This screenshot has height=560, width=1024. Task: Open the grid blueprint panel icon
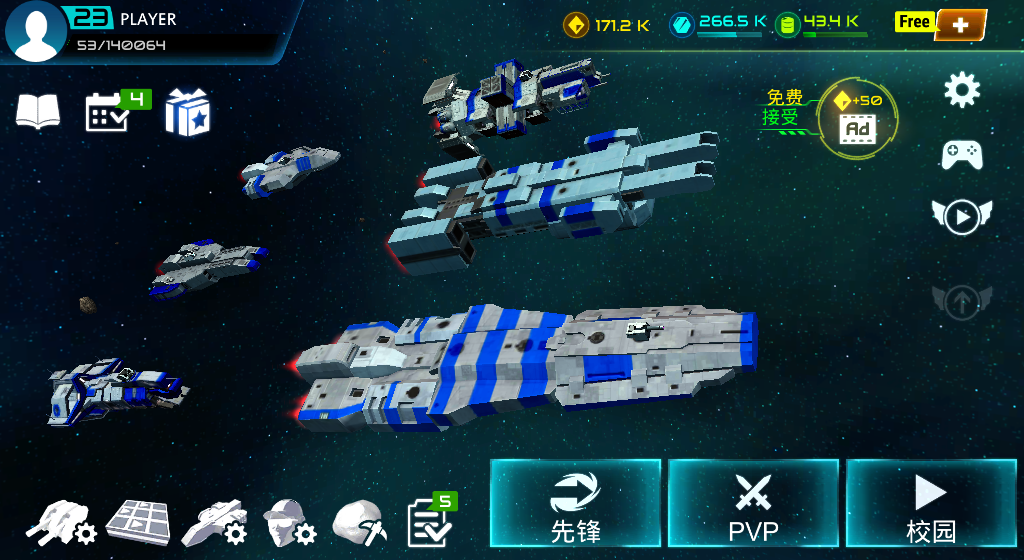(x=138, y=521)
